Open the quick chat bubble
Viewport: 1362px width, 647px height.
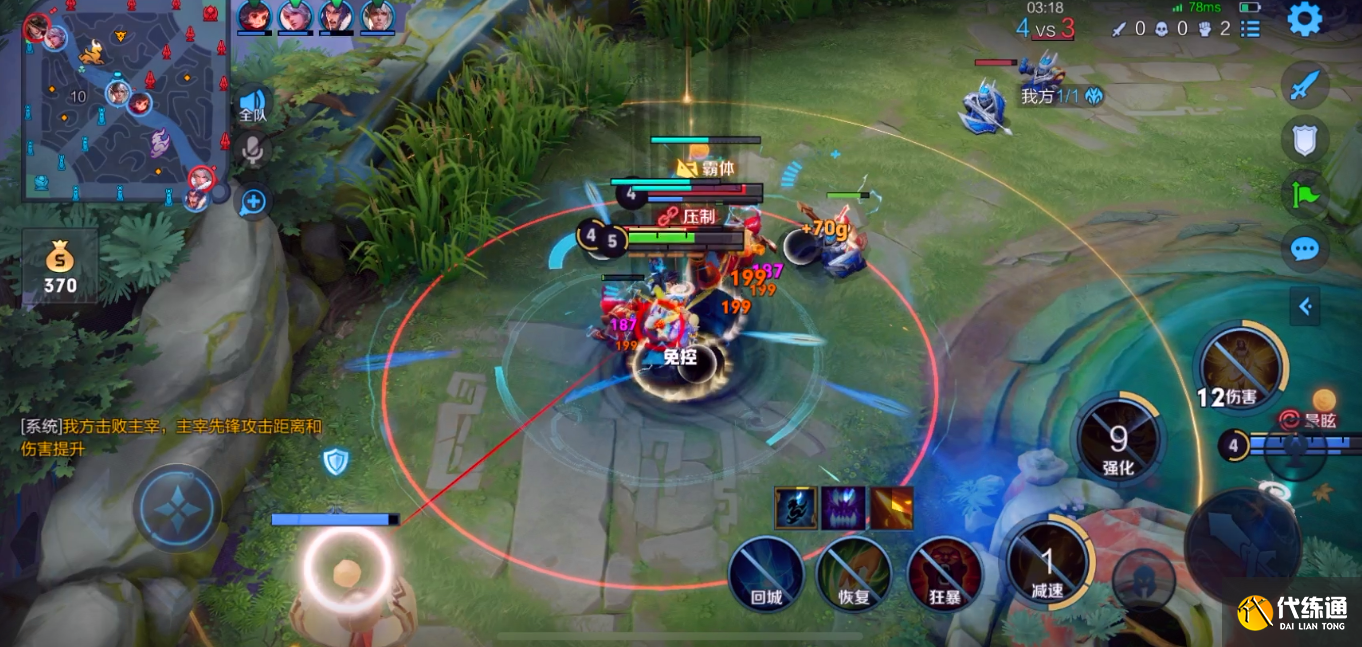(1305, 248)
